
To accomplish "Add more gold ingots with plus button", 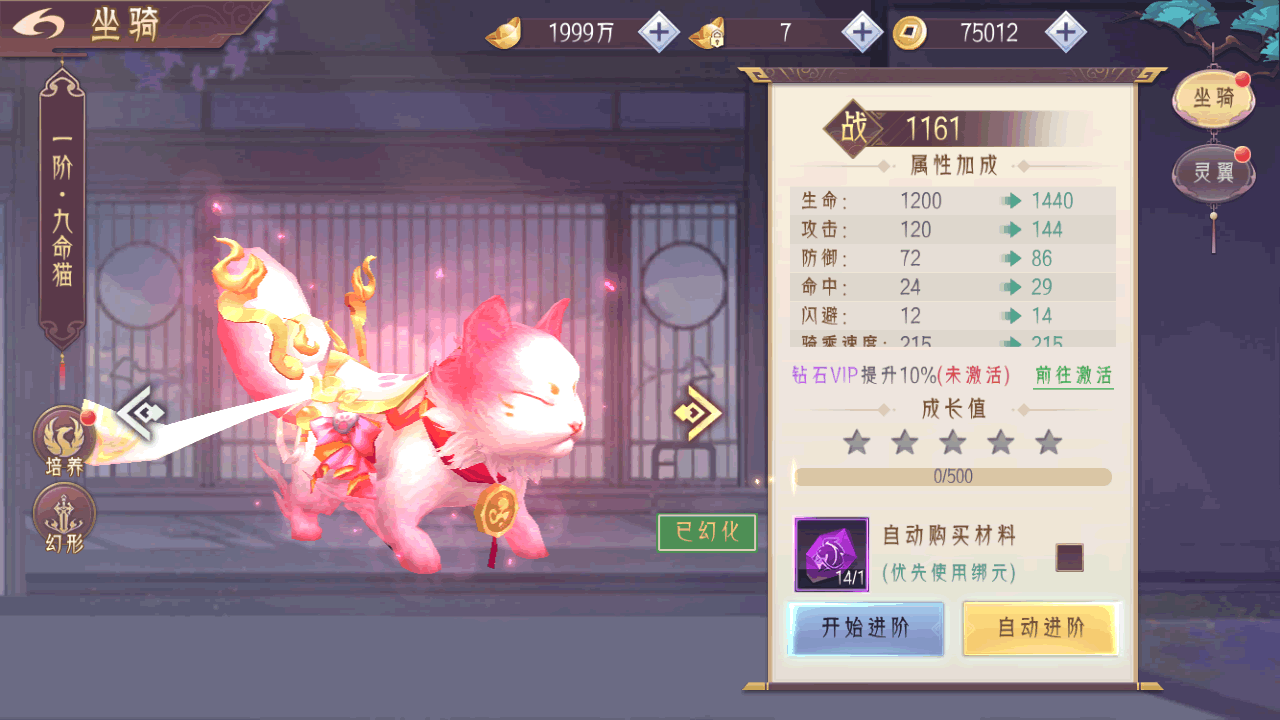I will point(658,33).
